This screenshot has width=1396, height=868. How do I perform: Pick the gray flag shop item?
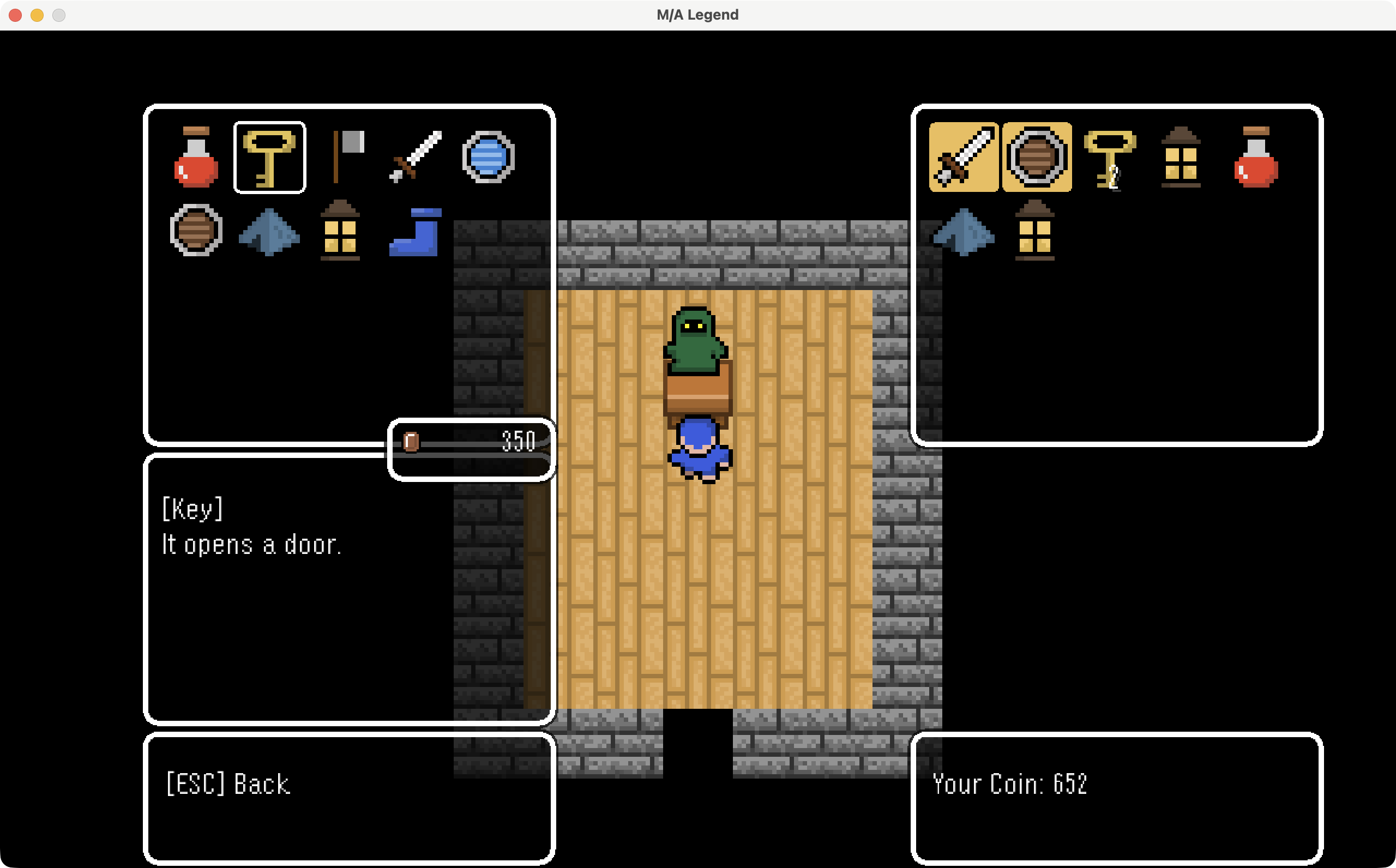point(342,157)
